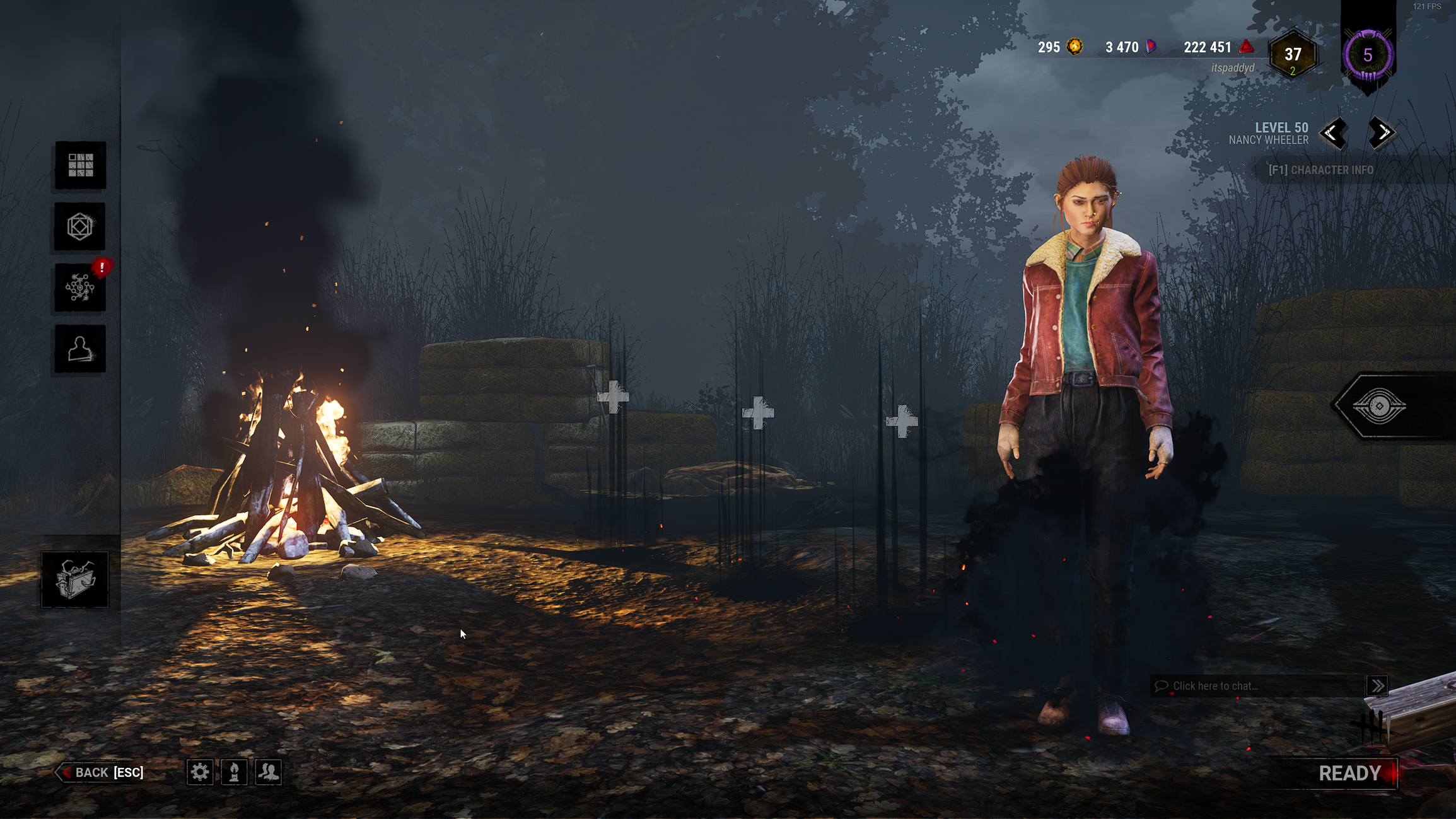The width and height of the screenshot is (1456, 819).
Task: Go back with the BACK button
Action: coord(101,772)
